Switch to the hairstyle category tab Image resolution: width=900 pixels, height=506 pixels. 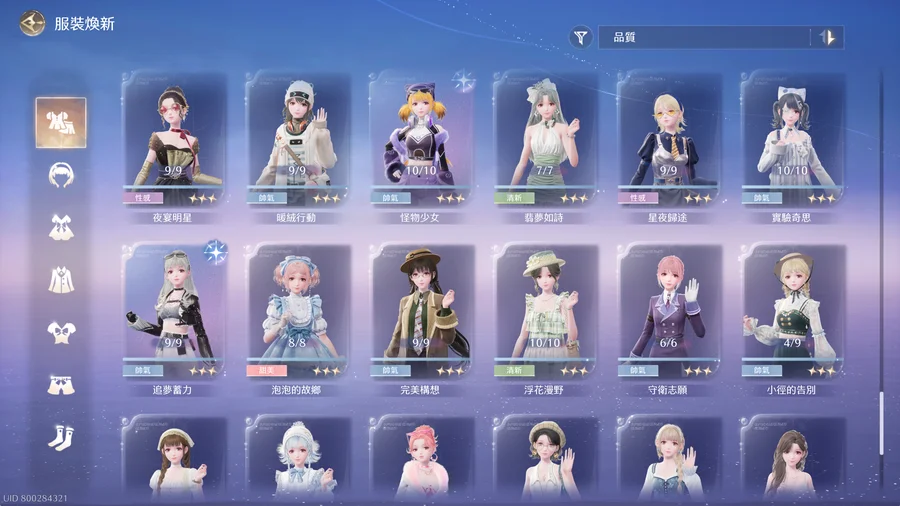(61, 174)
